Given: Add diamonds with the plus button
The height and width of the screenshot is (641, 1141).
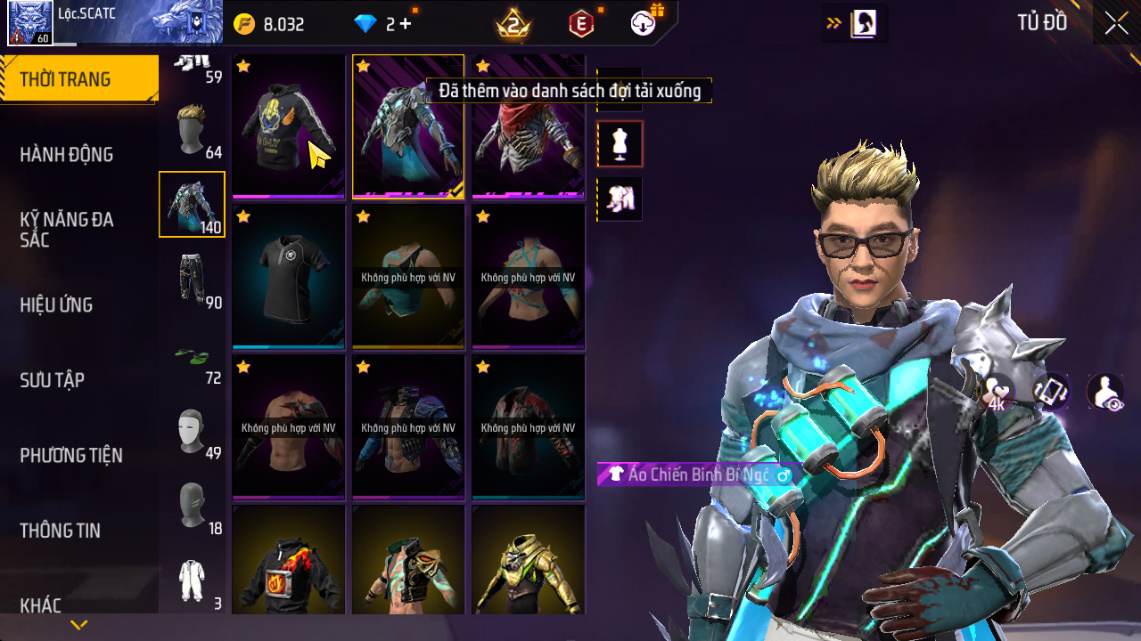Looking at the screenshot, I should point(405,24).
